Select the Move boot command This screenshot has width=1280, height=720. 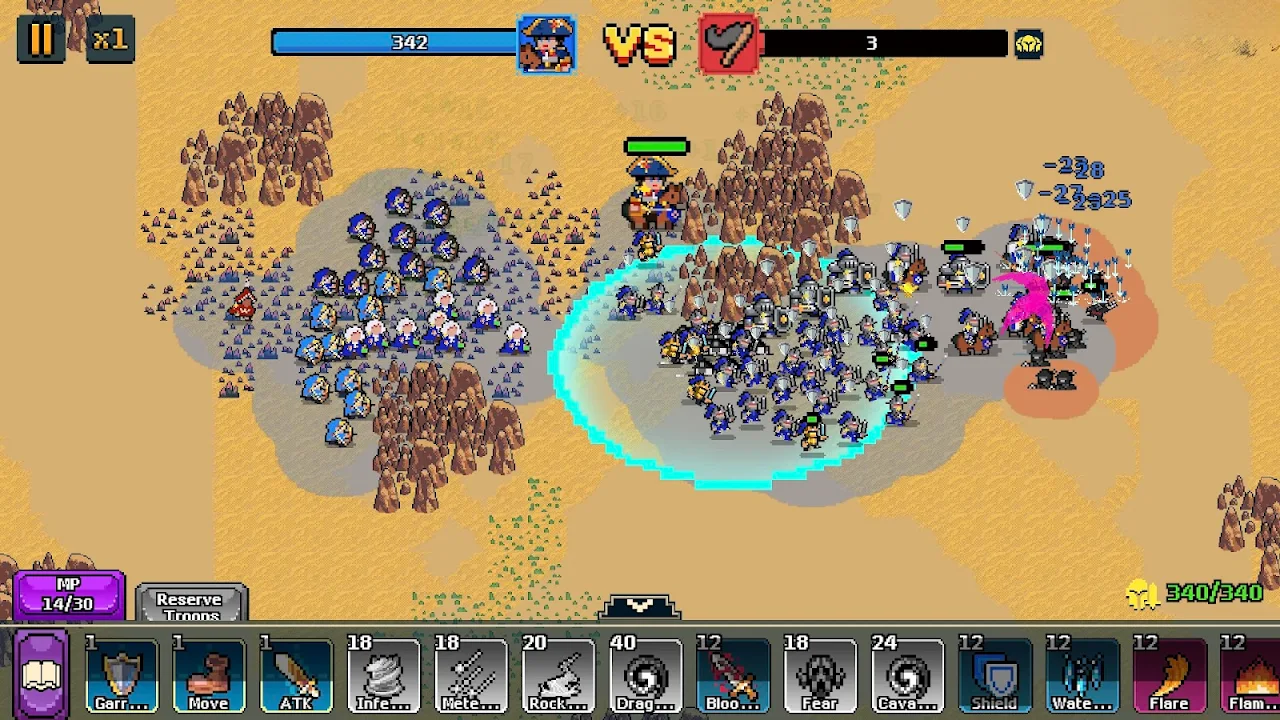(209, 676)
